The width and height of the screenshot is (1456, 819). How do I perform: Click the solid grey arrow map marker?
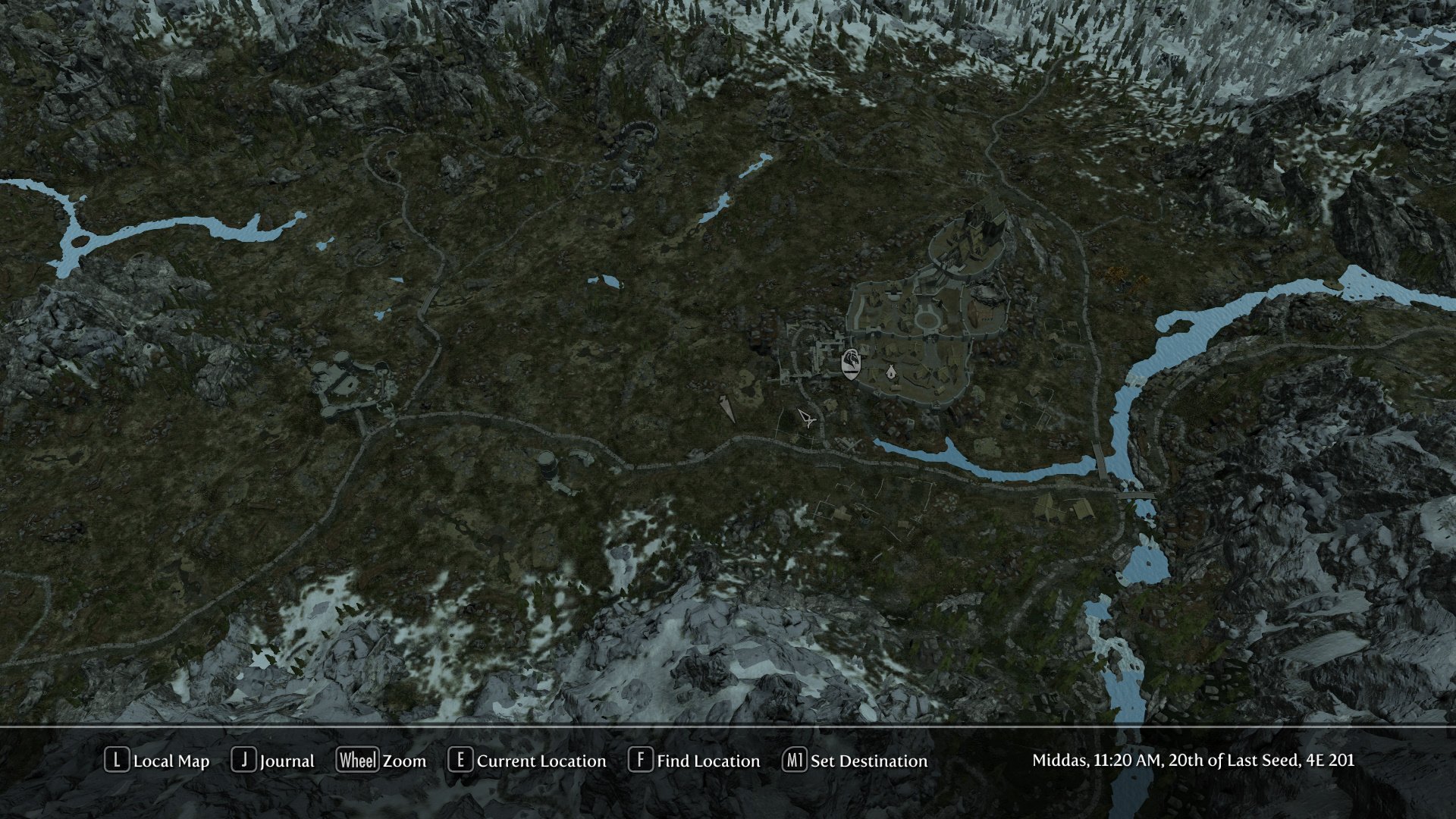tap(727, 408)
